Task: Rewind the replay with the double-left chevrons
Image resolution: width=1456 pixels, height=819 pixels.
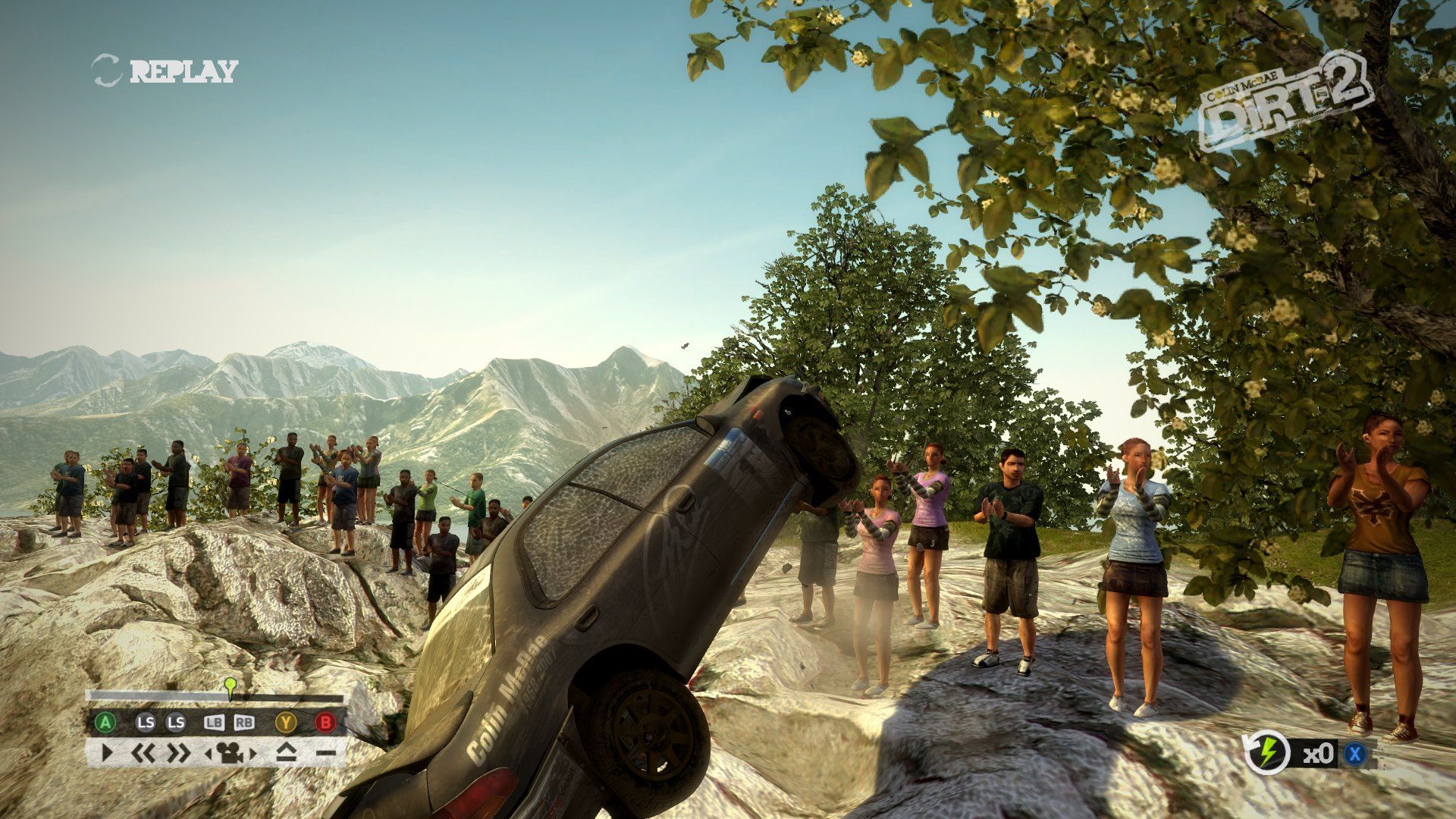Action: 143,753
